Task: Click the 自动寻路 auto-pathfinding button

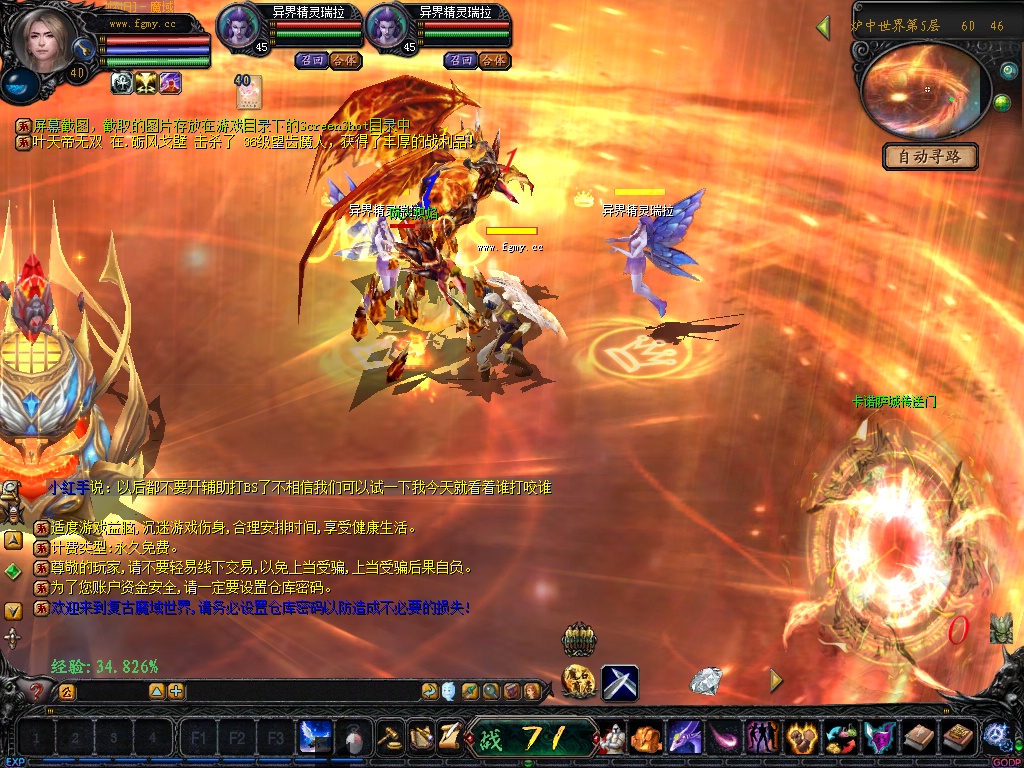Action: pyautogui.click(x=931, y=157)
